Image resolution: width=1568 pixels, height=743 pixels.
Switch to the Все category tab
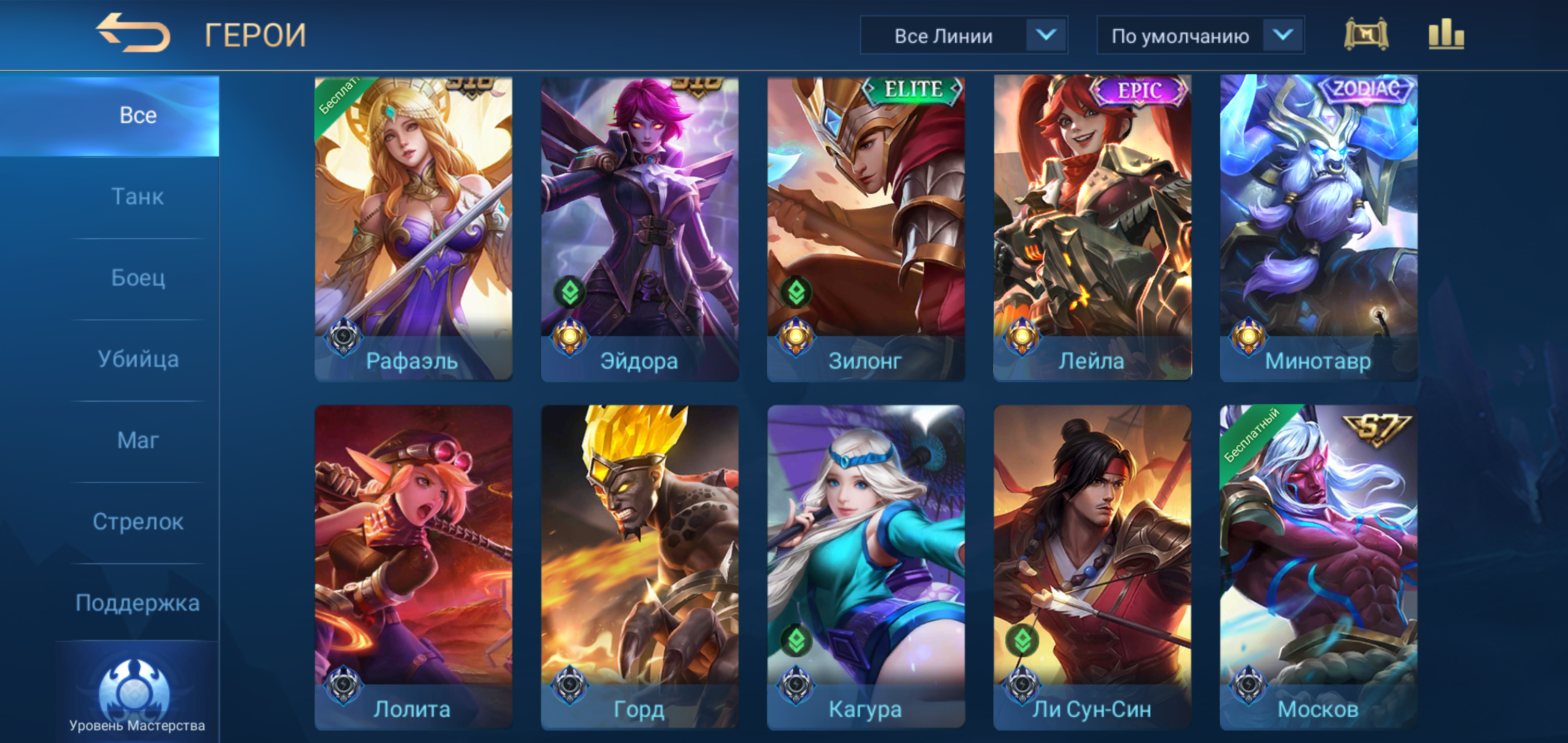tap(138, 116)
